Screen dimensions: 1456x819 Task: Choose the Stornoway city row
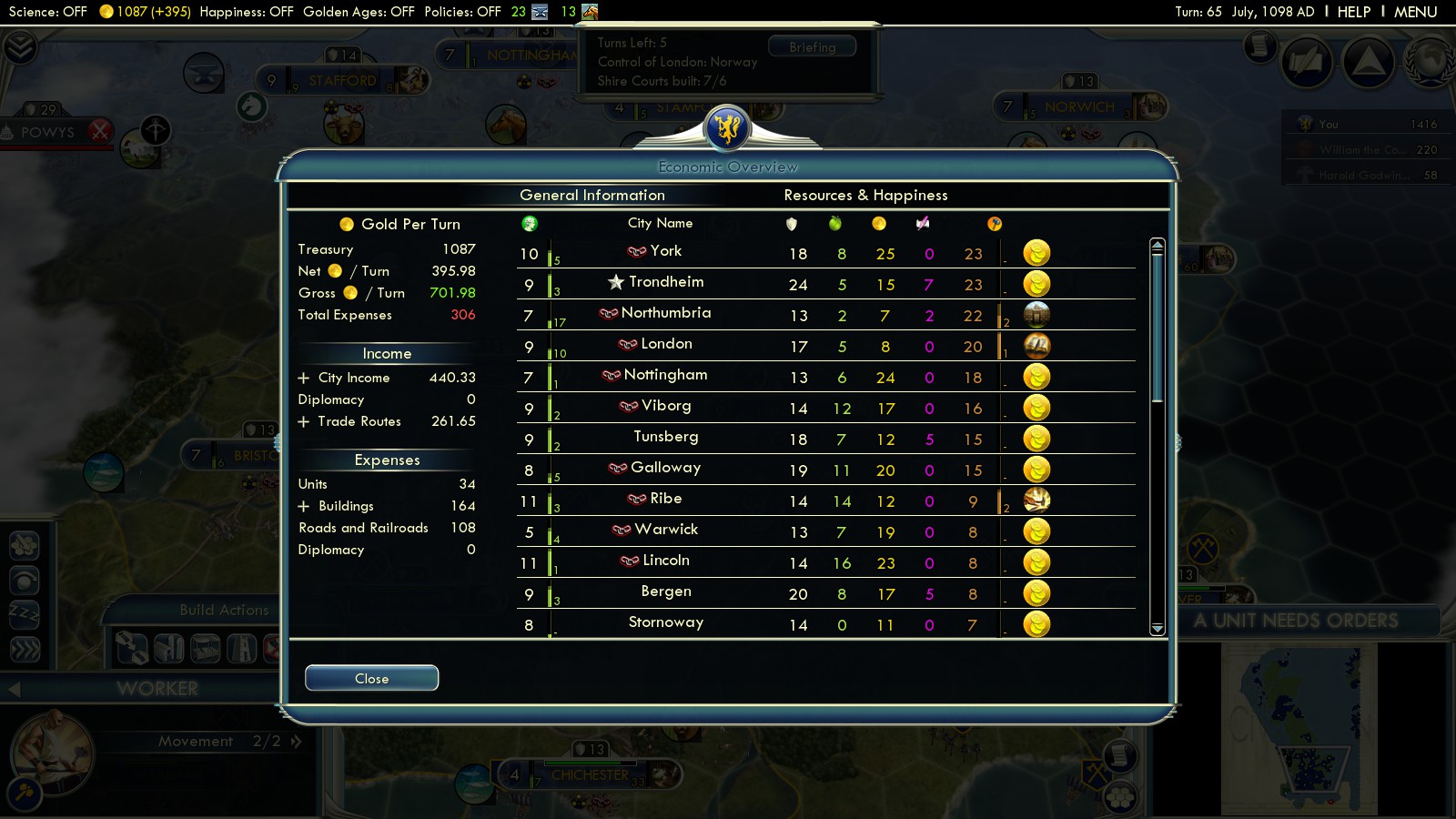pos(665,622)
